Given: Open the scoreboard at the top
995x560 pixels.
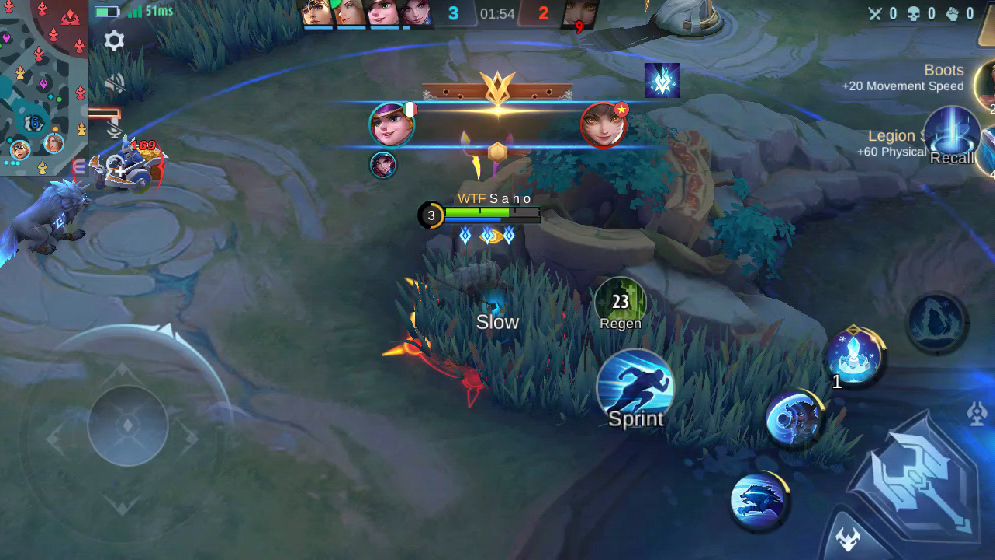Looking at the screenshot, I should (x=497, y=14).
